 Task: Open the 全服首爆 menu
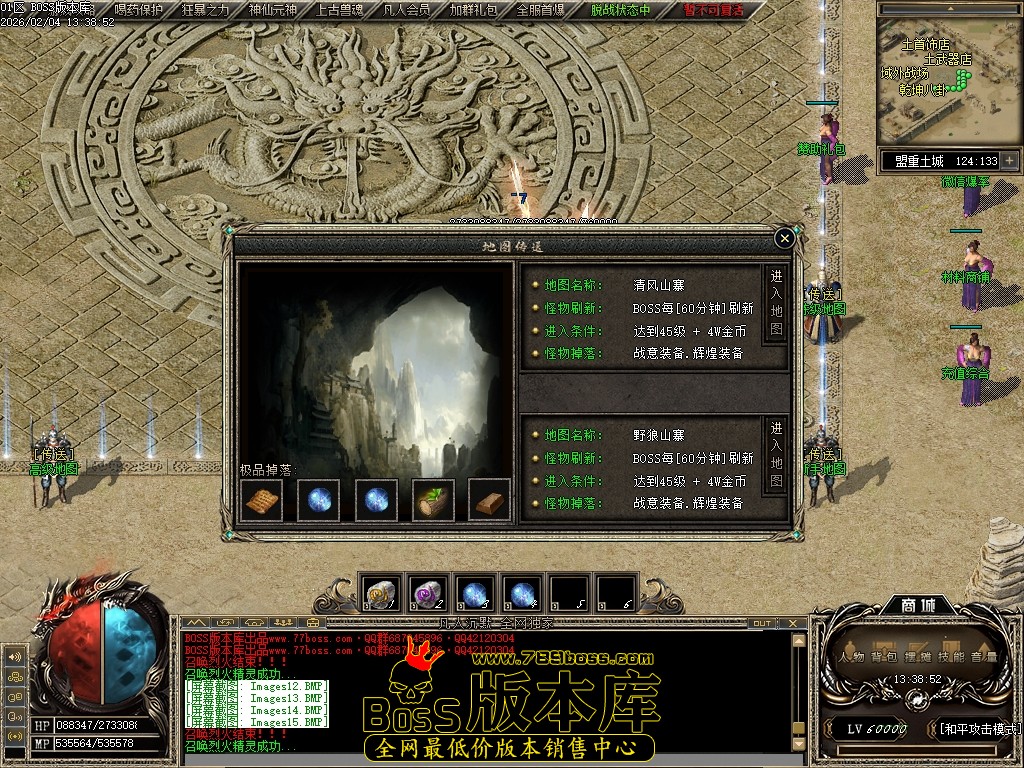pyautogui.click(x=540, y=10)
